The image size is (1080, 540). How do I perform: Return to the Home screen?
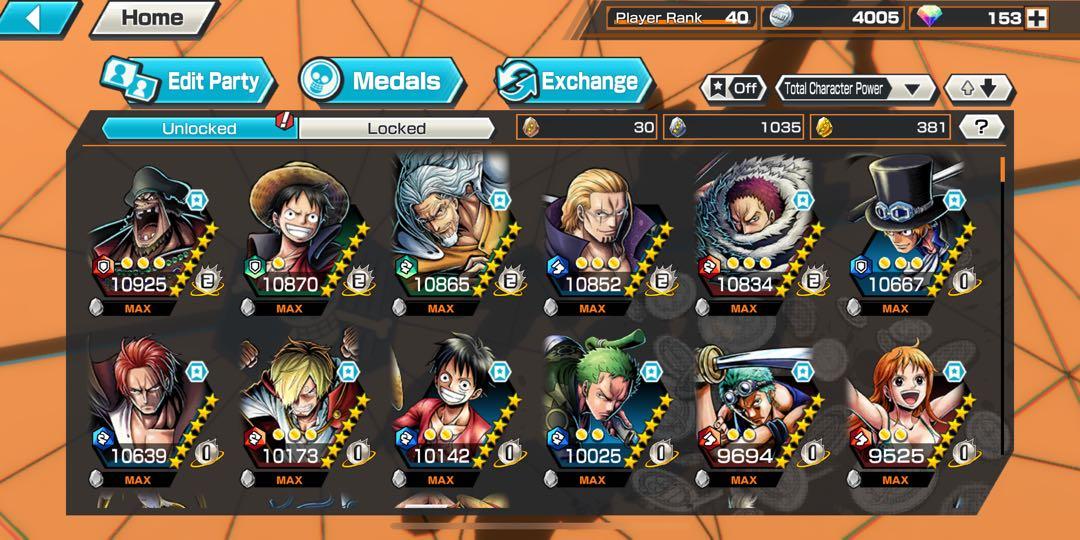coord(152,18)
